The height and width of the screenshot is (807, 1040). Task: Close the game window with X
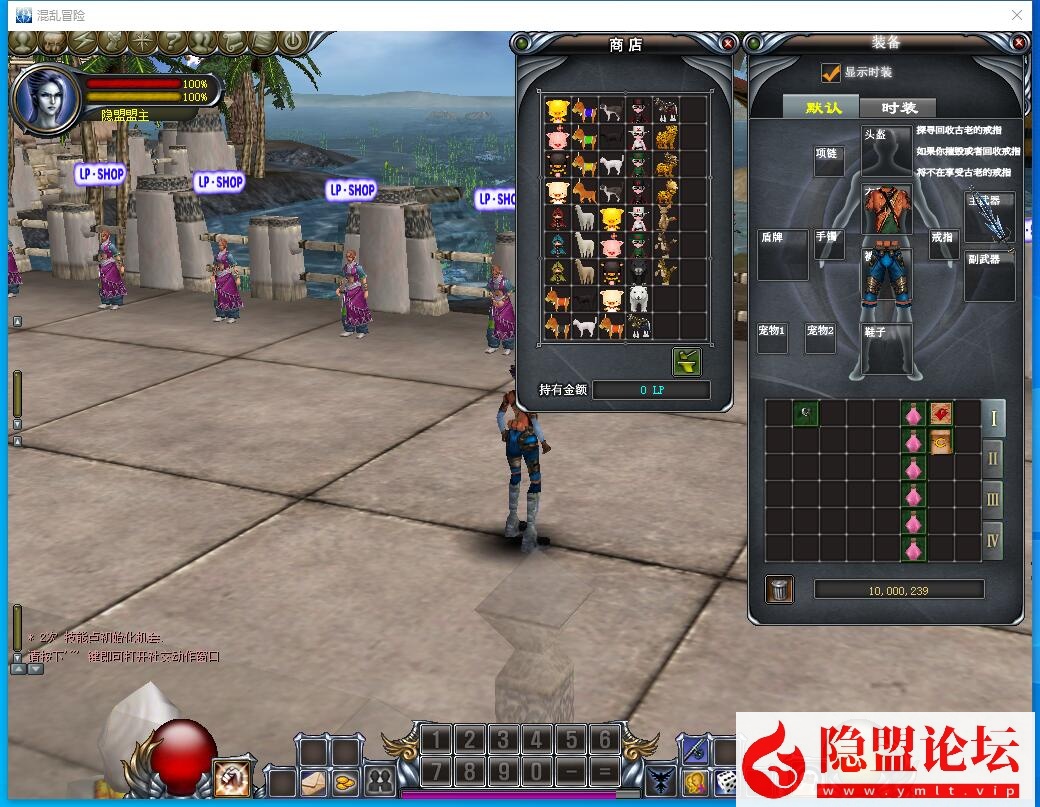1017,15
